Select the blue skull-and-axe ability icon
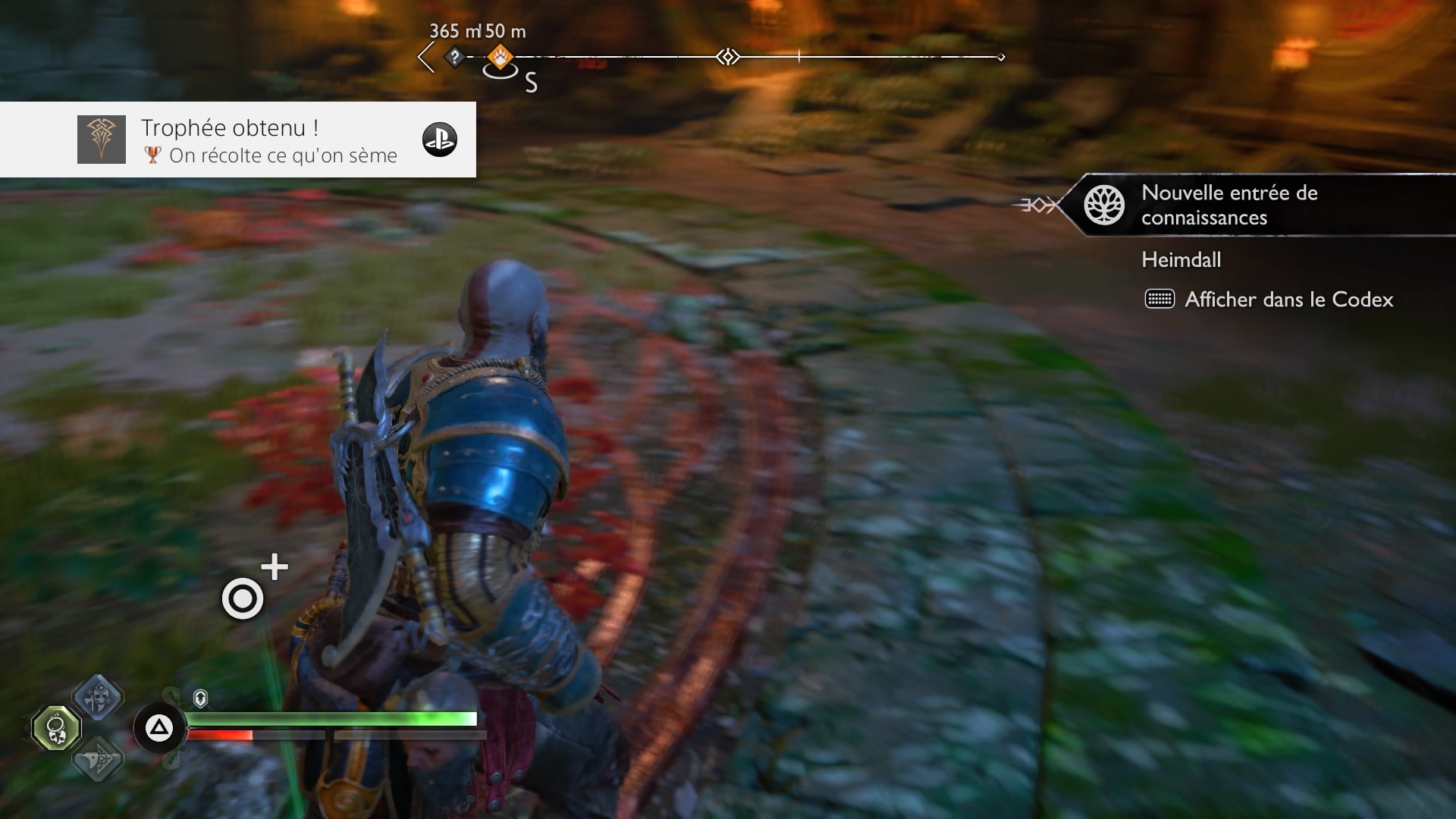The width and height of the screenshot is (1456, 819). pyautogui.click(x=98, y=696)
